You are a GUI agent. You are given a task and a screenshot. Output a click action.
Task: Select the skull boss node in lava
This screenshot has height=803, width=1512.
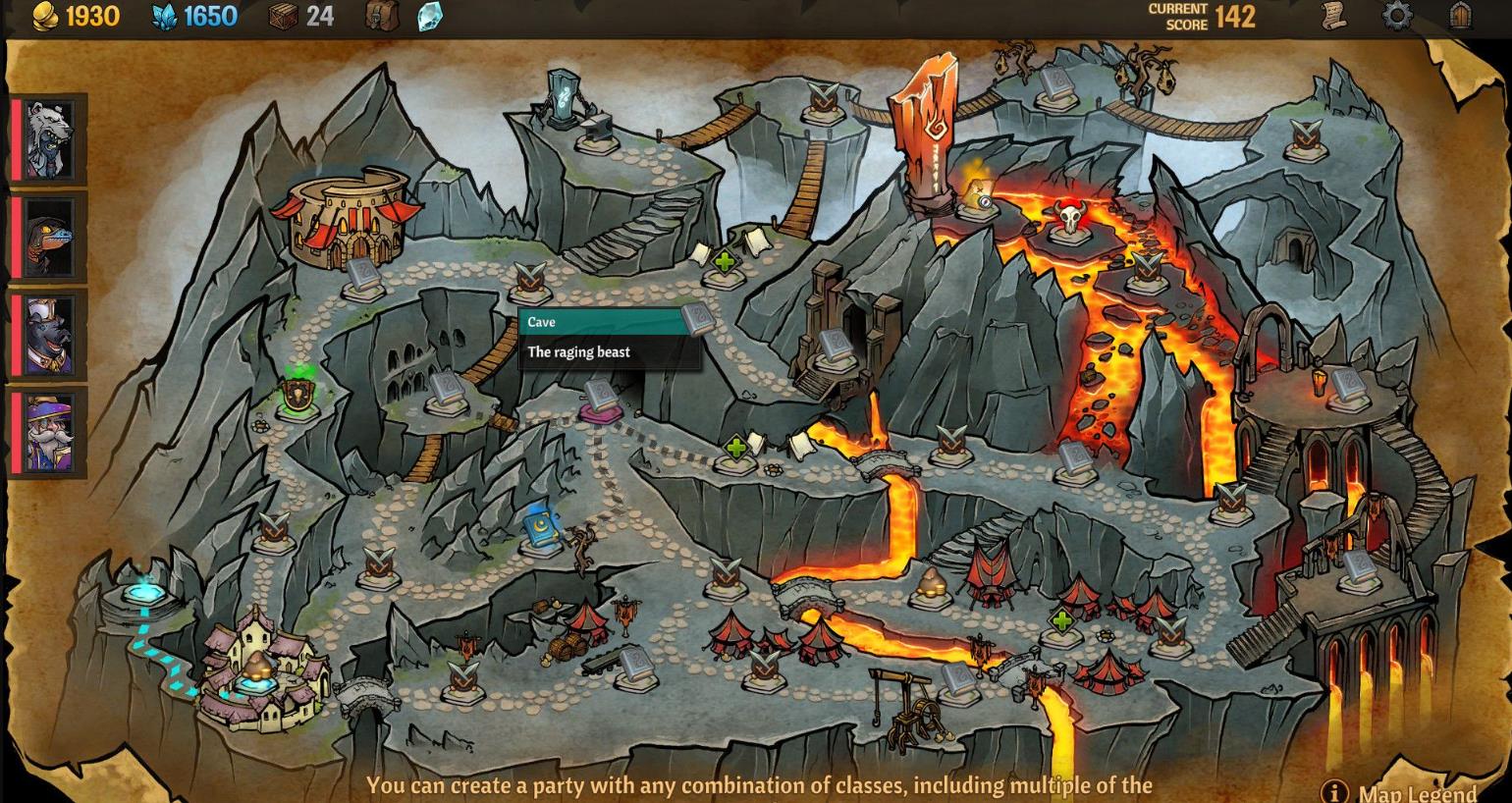tap(1067, 220)
